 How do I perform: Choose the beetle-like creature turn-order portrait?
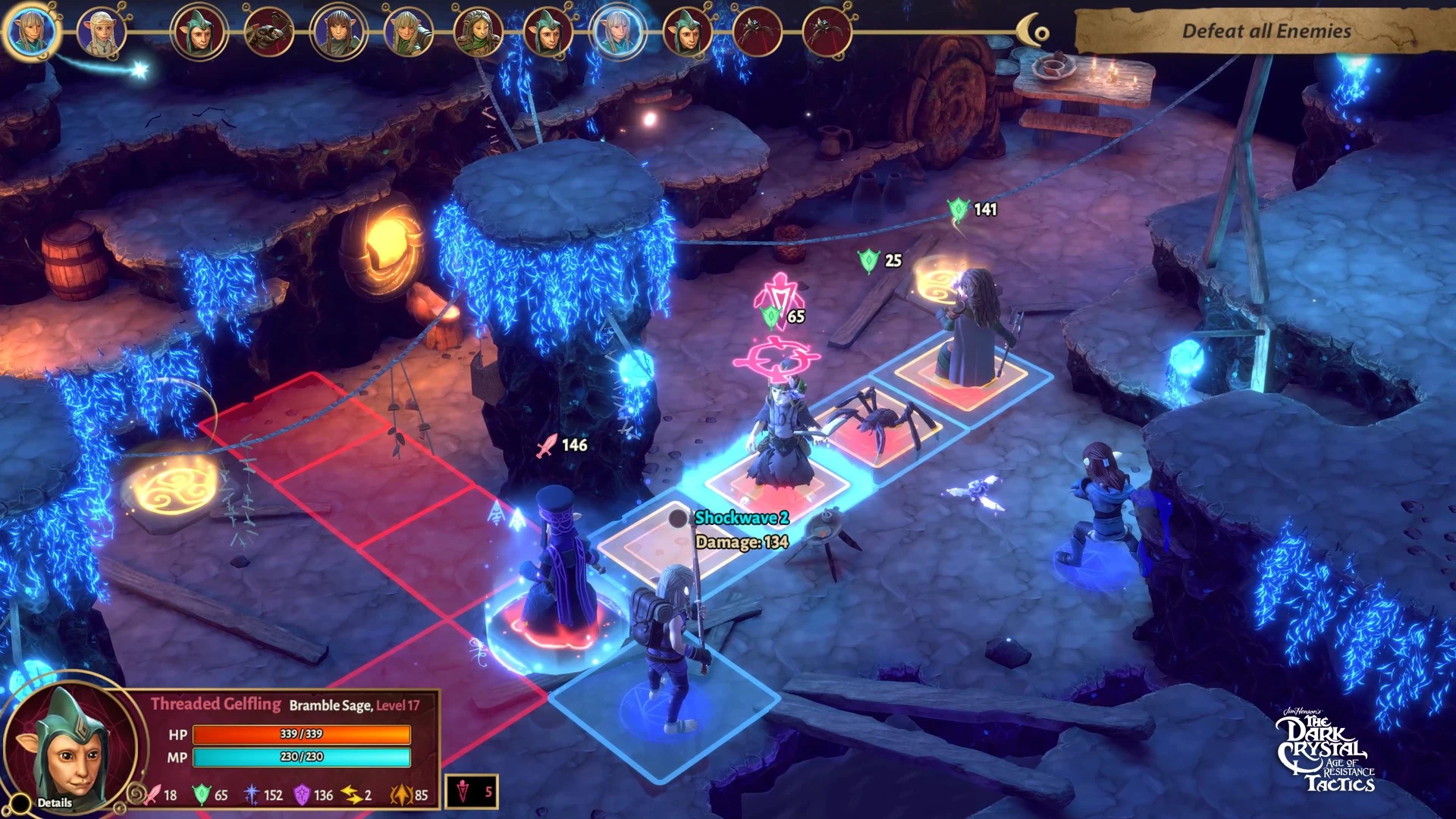tap(268, 33)
